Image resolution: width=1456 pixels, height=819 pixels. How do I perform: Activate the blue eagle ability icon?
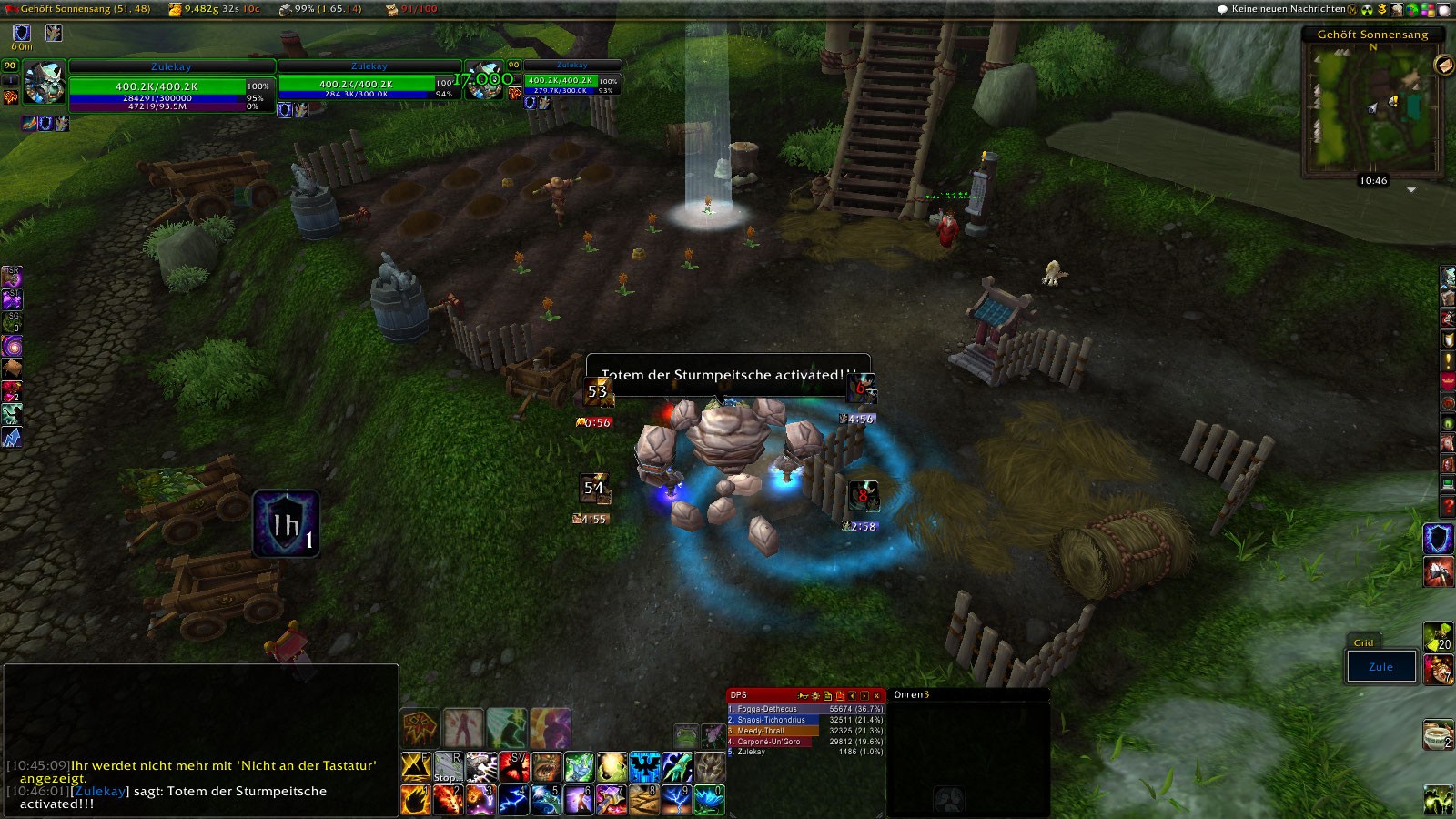643,767
